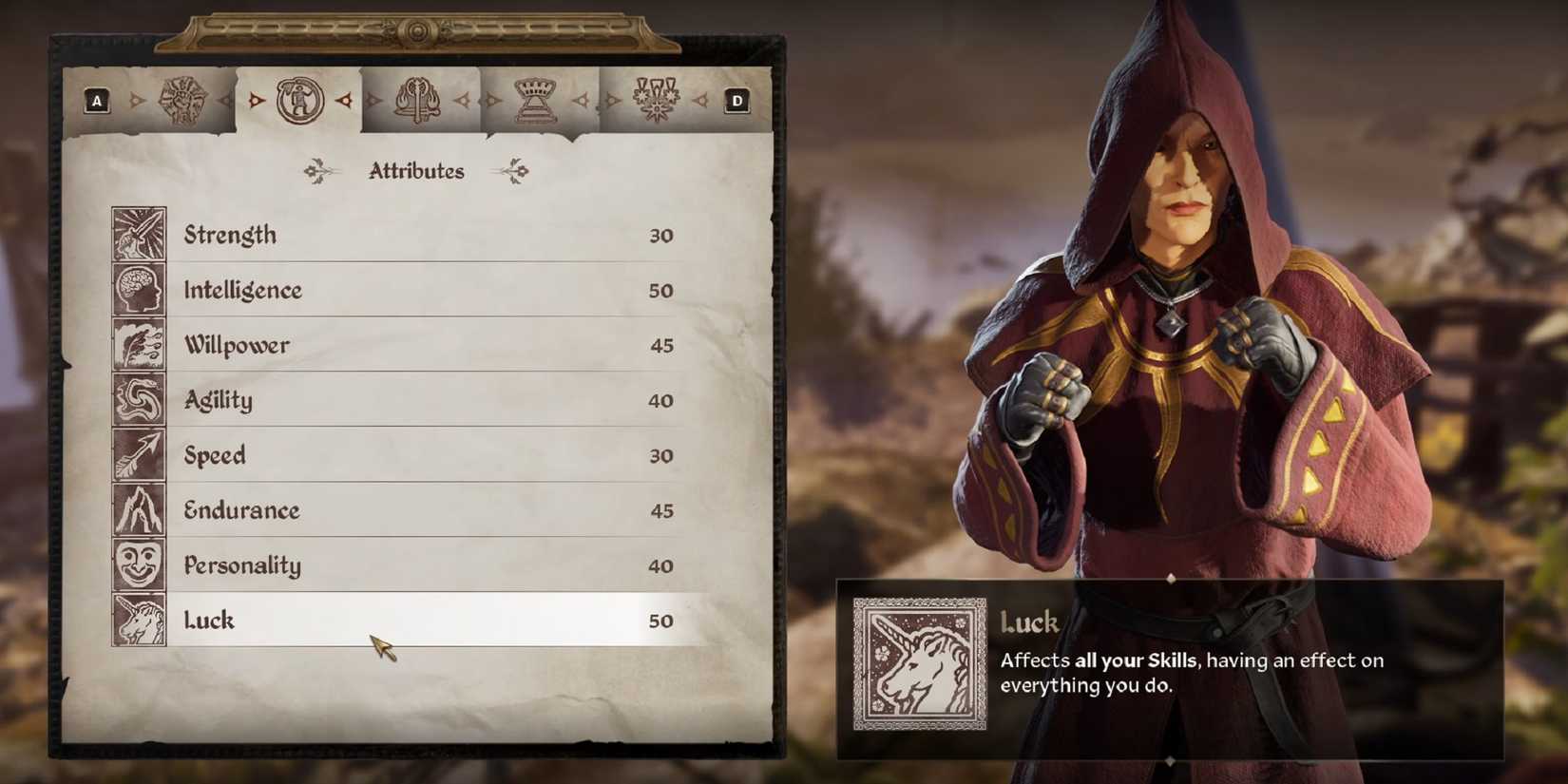Select the character figure Attributes tab

(299, 101)
